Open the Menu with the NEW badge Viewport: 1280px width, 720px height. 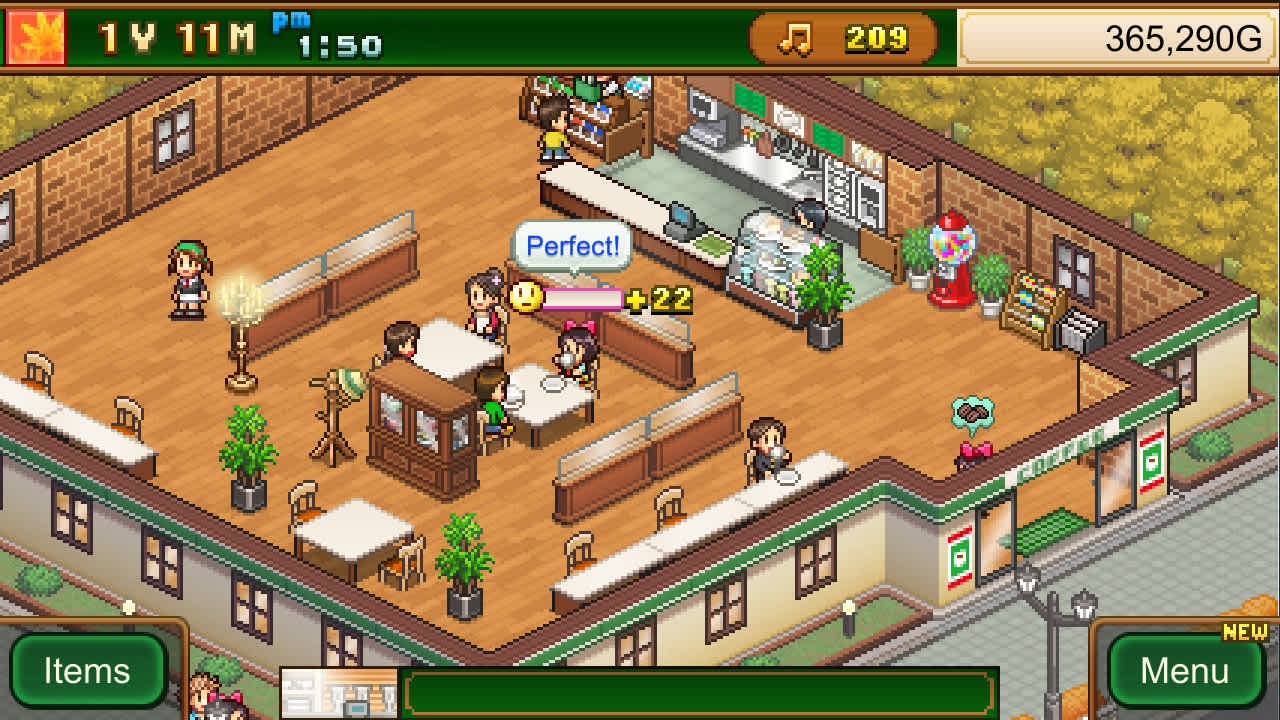click(x=1185, y=670)
